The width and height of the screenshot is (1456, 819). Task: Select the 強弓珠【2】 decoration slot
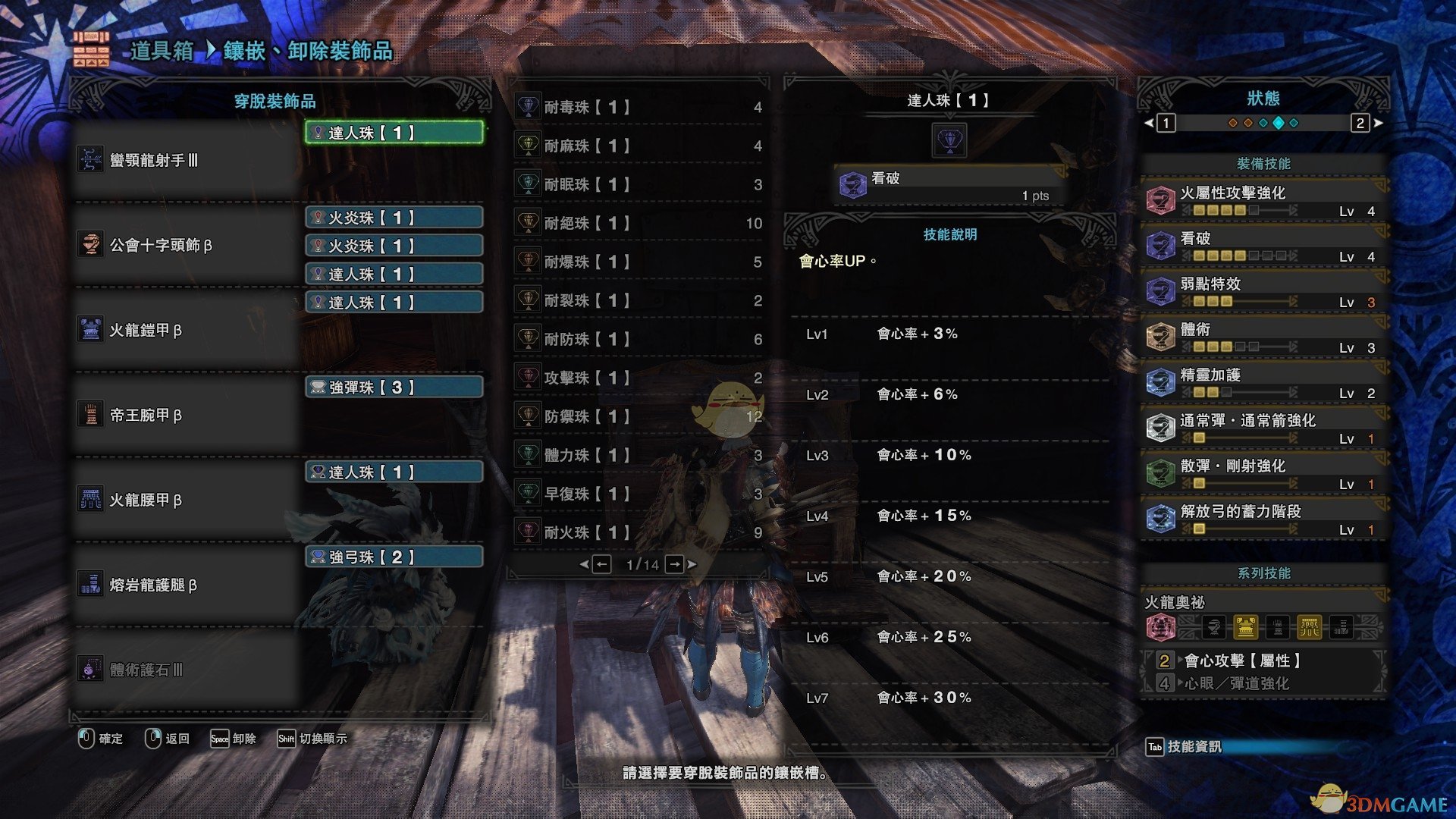(x=394, y=557)
